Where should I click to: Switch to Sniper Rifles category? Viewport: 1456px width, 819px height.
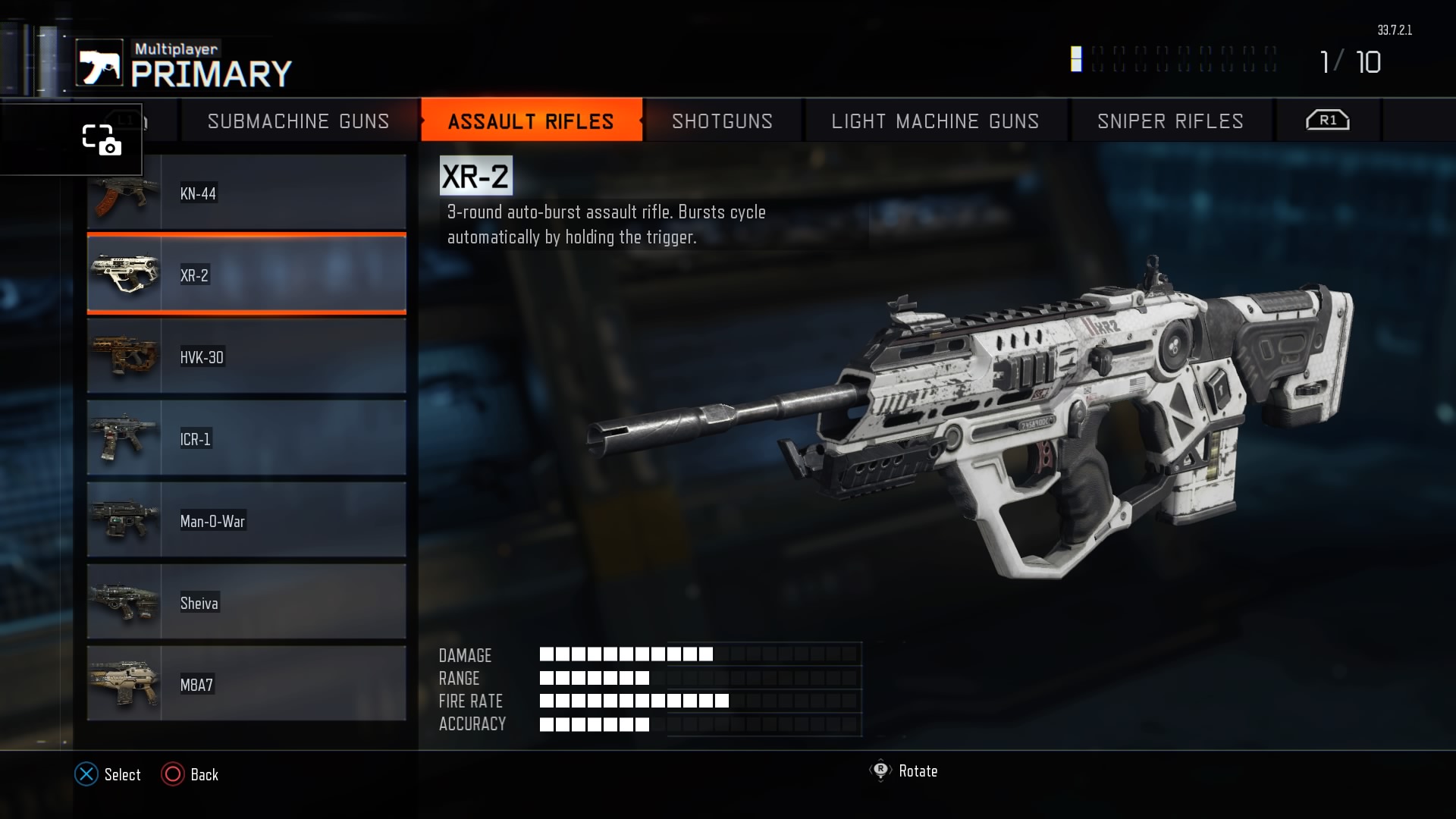1170,121
